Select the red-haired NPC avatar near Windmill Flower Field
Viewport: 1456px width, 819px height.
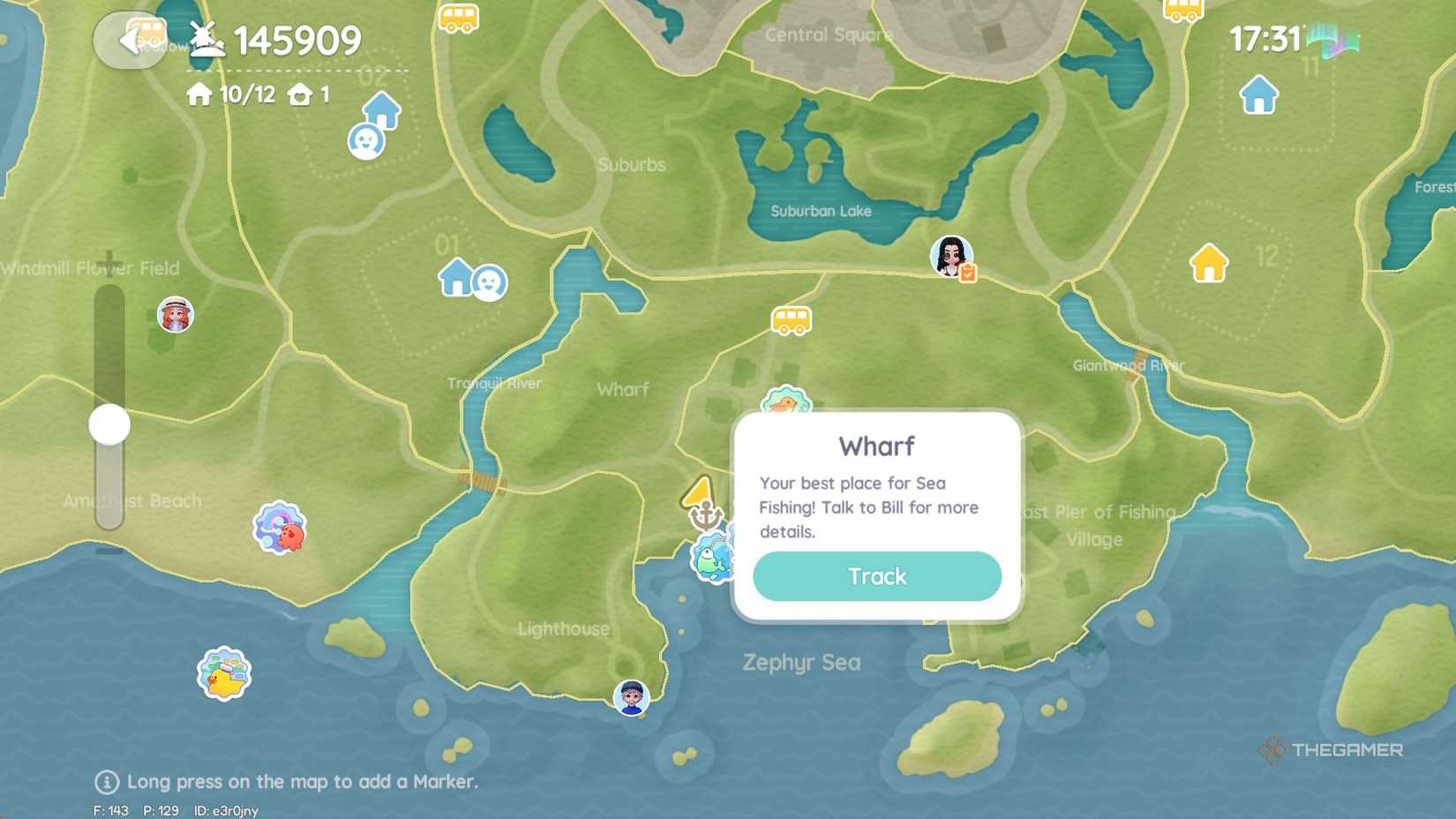[175, 315]
